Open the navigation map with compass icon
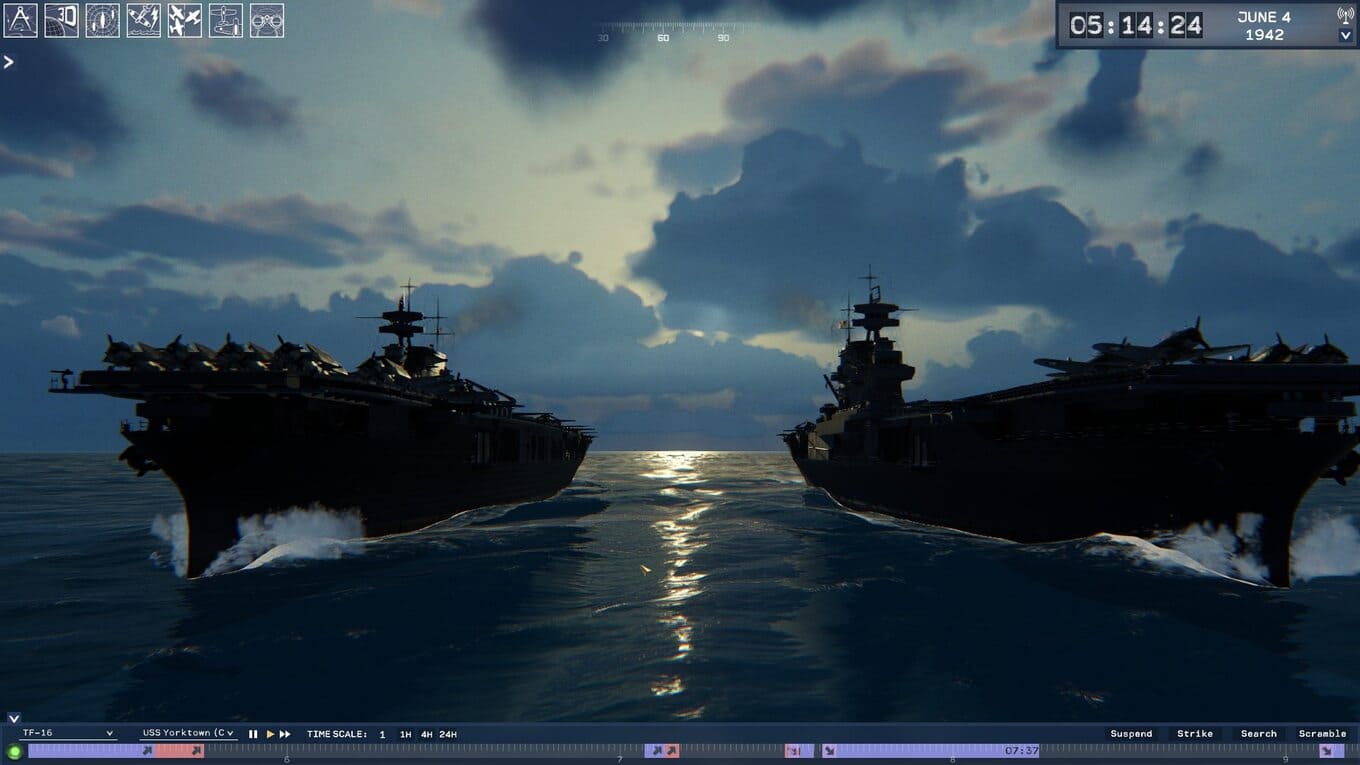Screen dimensions: 1360x765 click(x=20, y=20)
